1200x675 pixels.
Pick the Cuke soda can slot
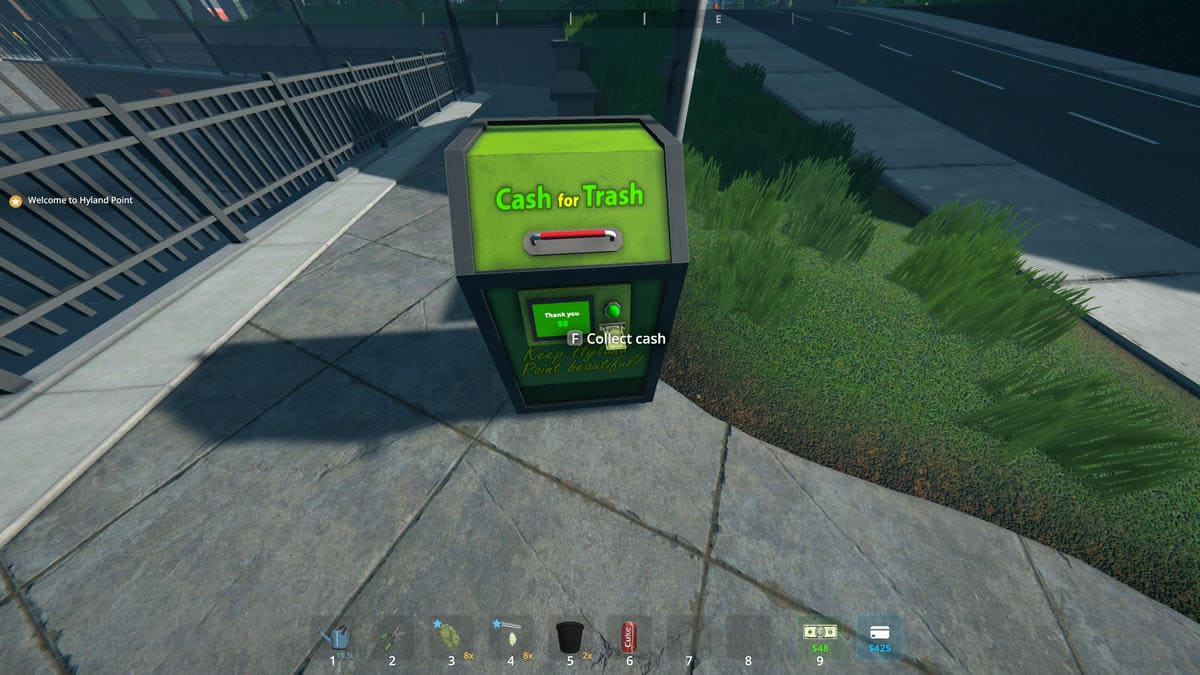pos(629,636)
